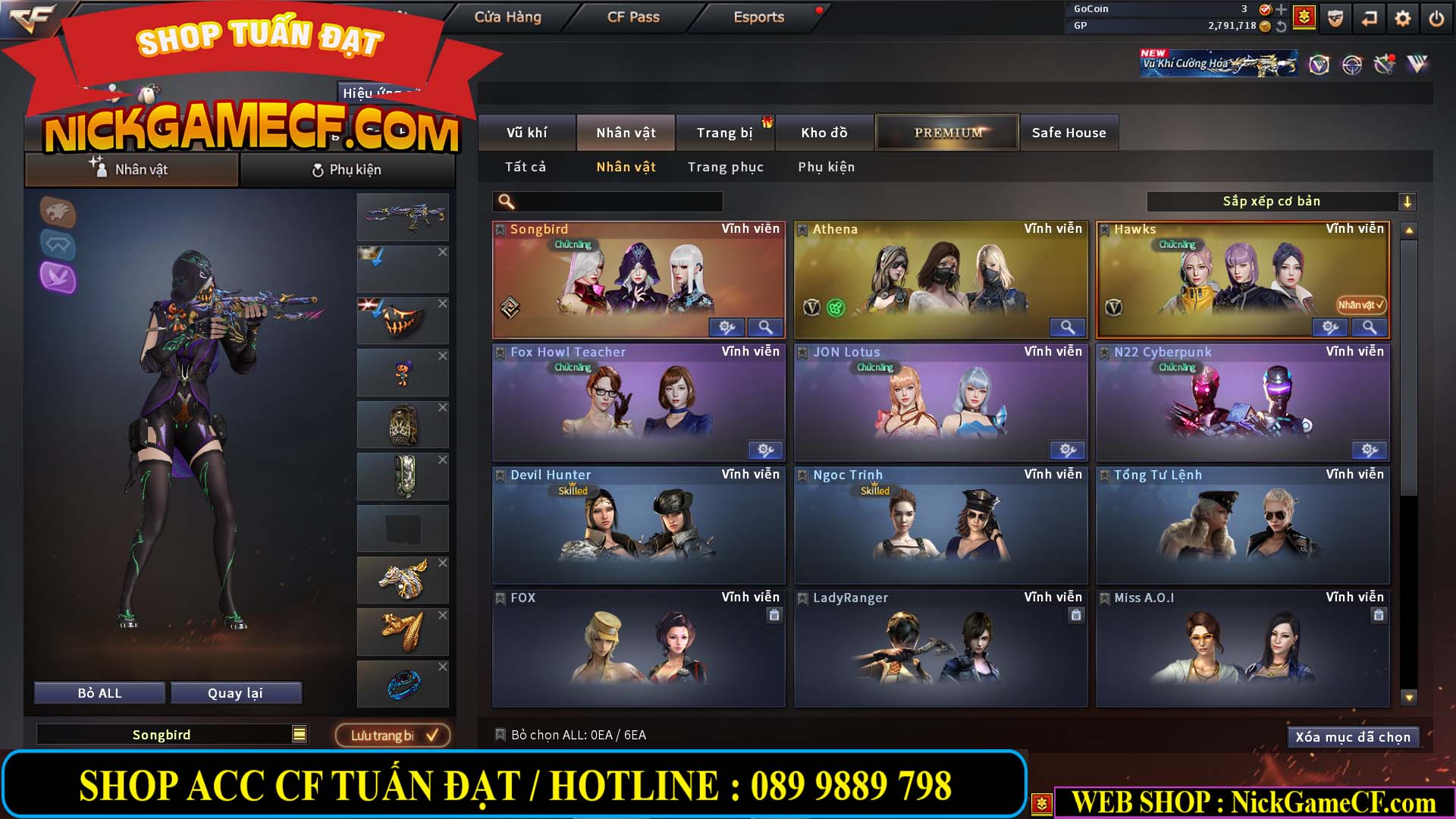Switch to the Trang bị tab
This screenshot has width=1456, height=819.
[x=724, y=132]
